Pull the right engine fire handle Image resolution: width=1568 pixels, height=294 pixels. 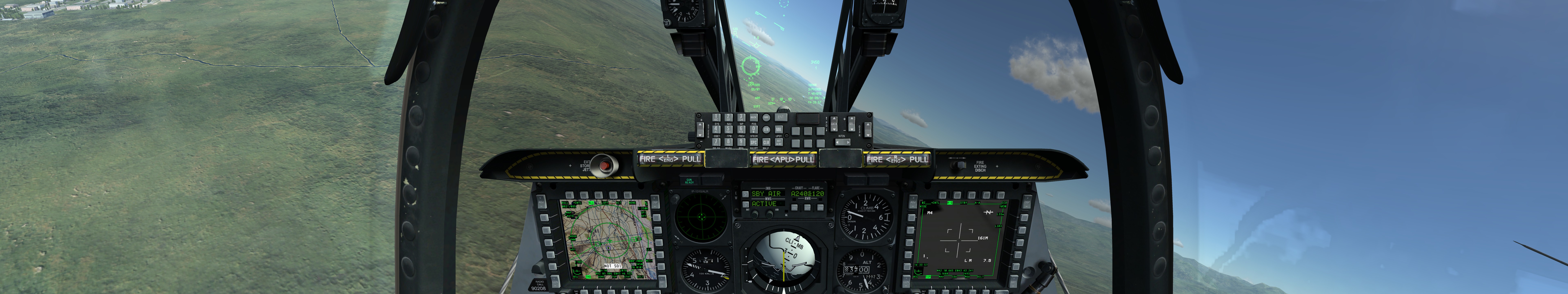[897, 159]
